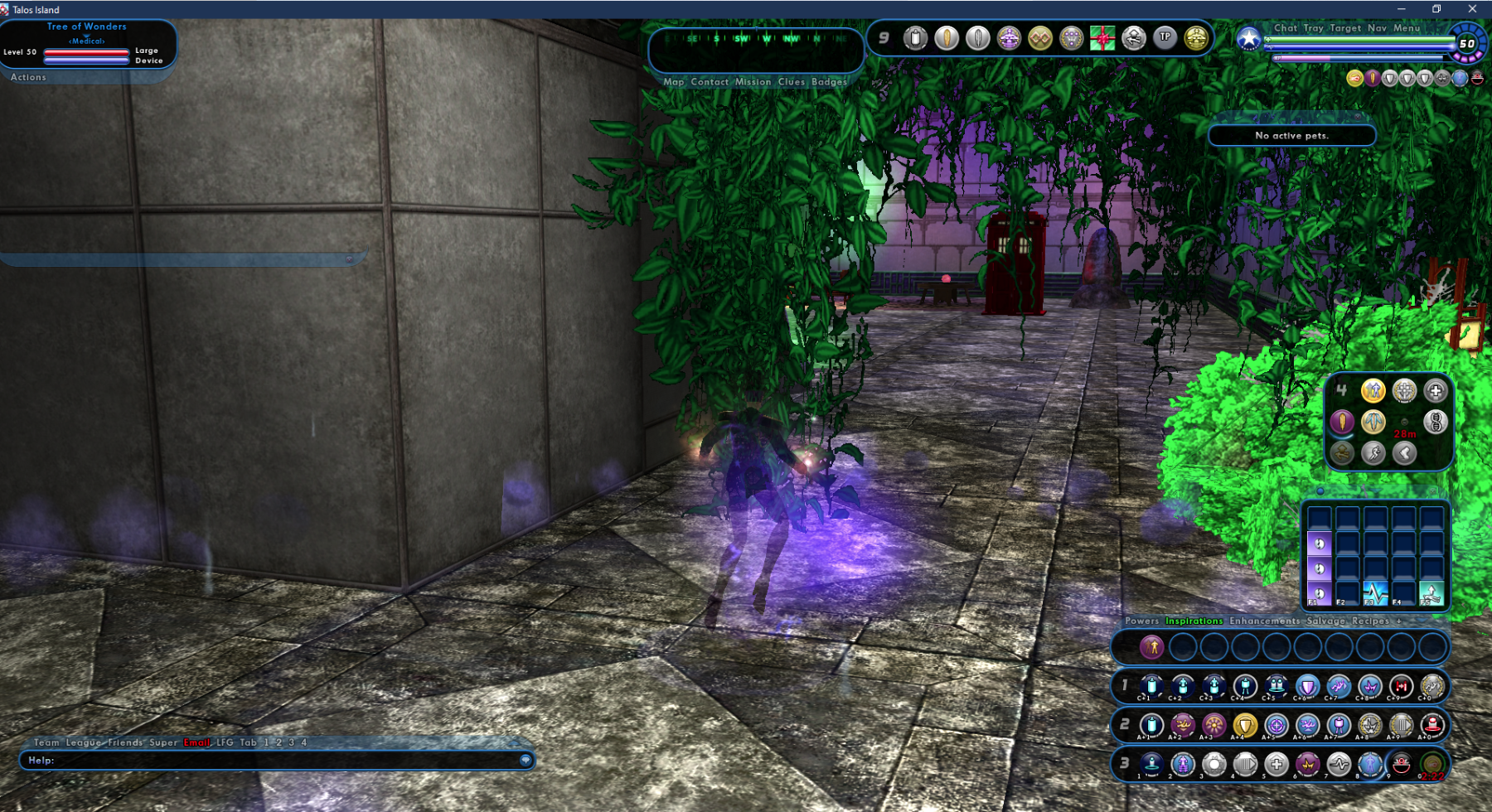Activate the heartbeat line power in tray 3
Image resolution: width=1492 pixels, height=812 pixels.
[1338, 764]
